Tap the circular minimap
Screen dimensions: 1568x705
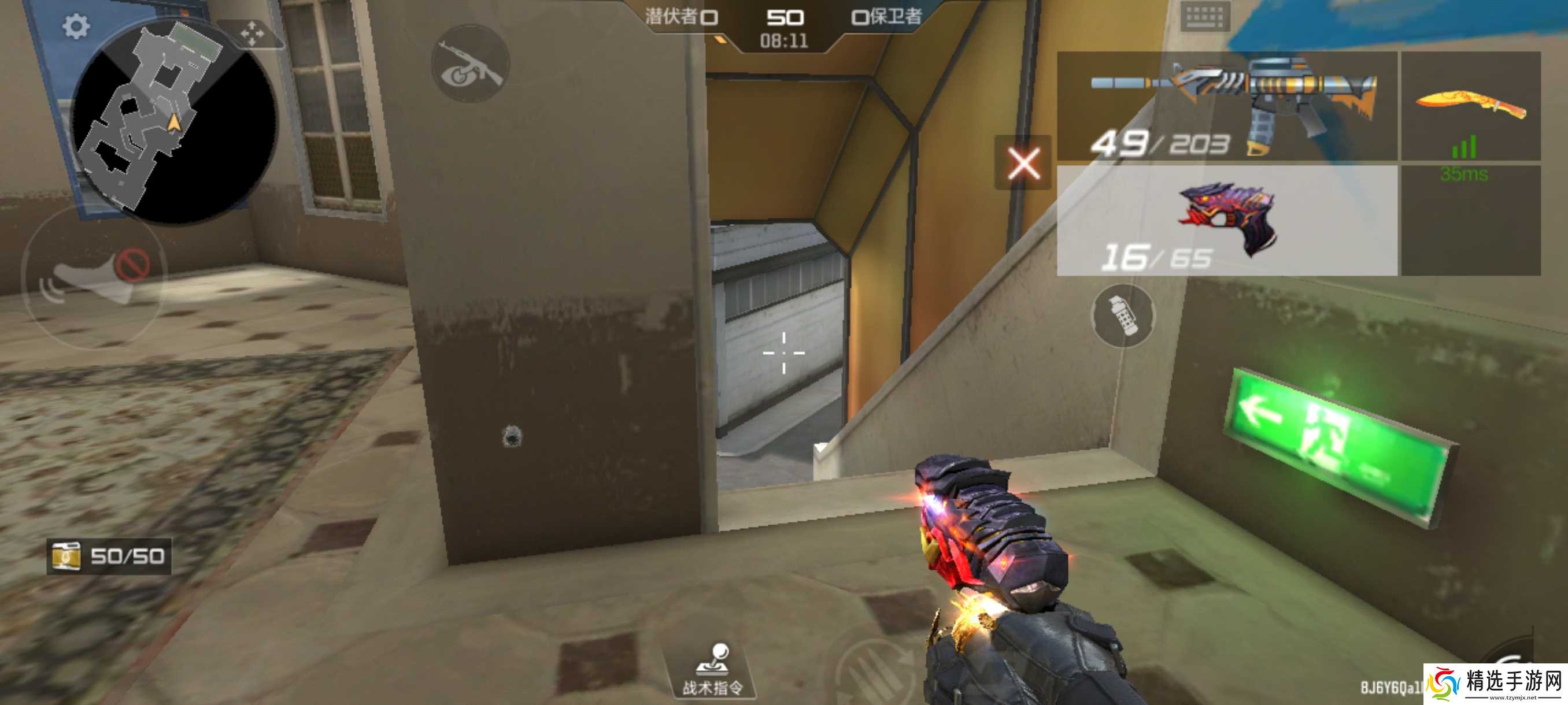[x=173, y=122]
